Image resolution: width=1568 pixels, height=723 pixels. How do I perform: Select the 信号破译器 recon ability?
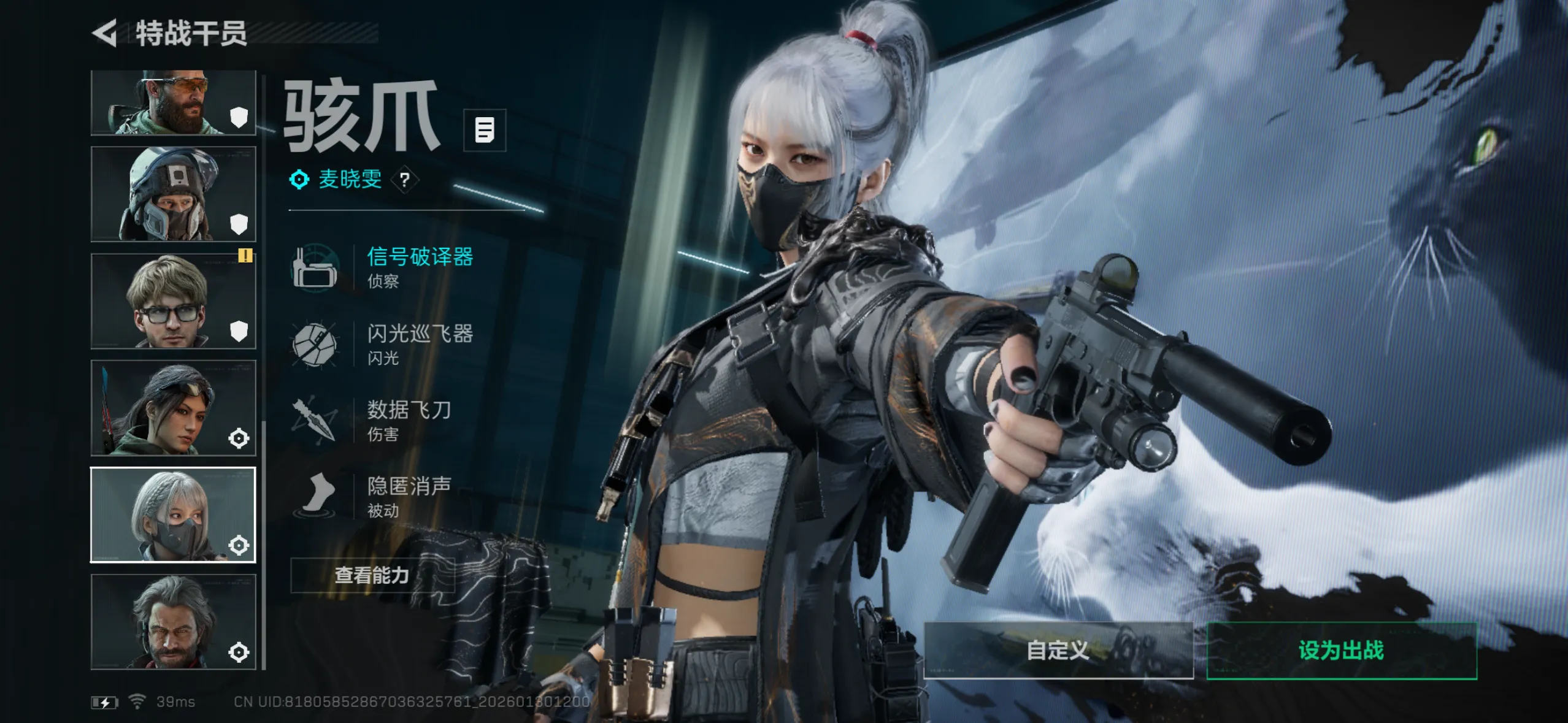[420, 267]
